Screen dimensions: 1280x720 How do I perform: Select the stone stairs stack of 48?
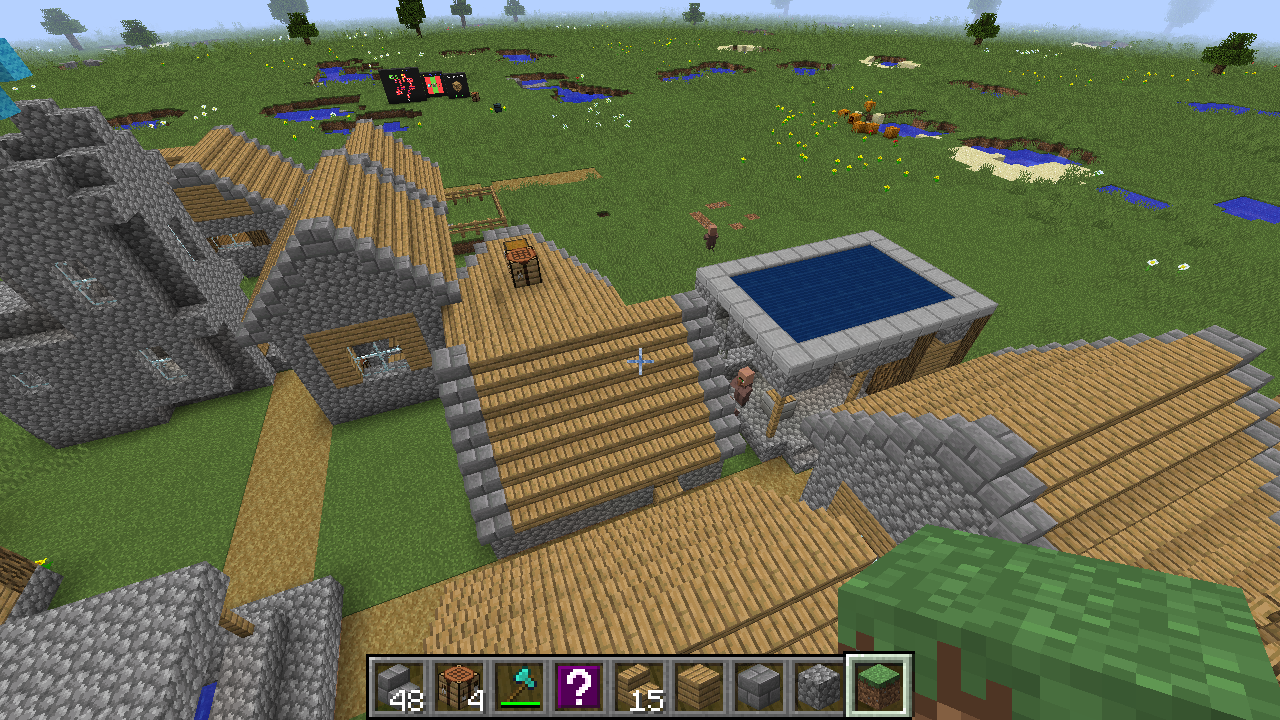click(x=399, y=687)
